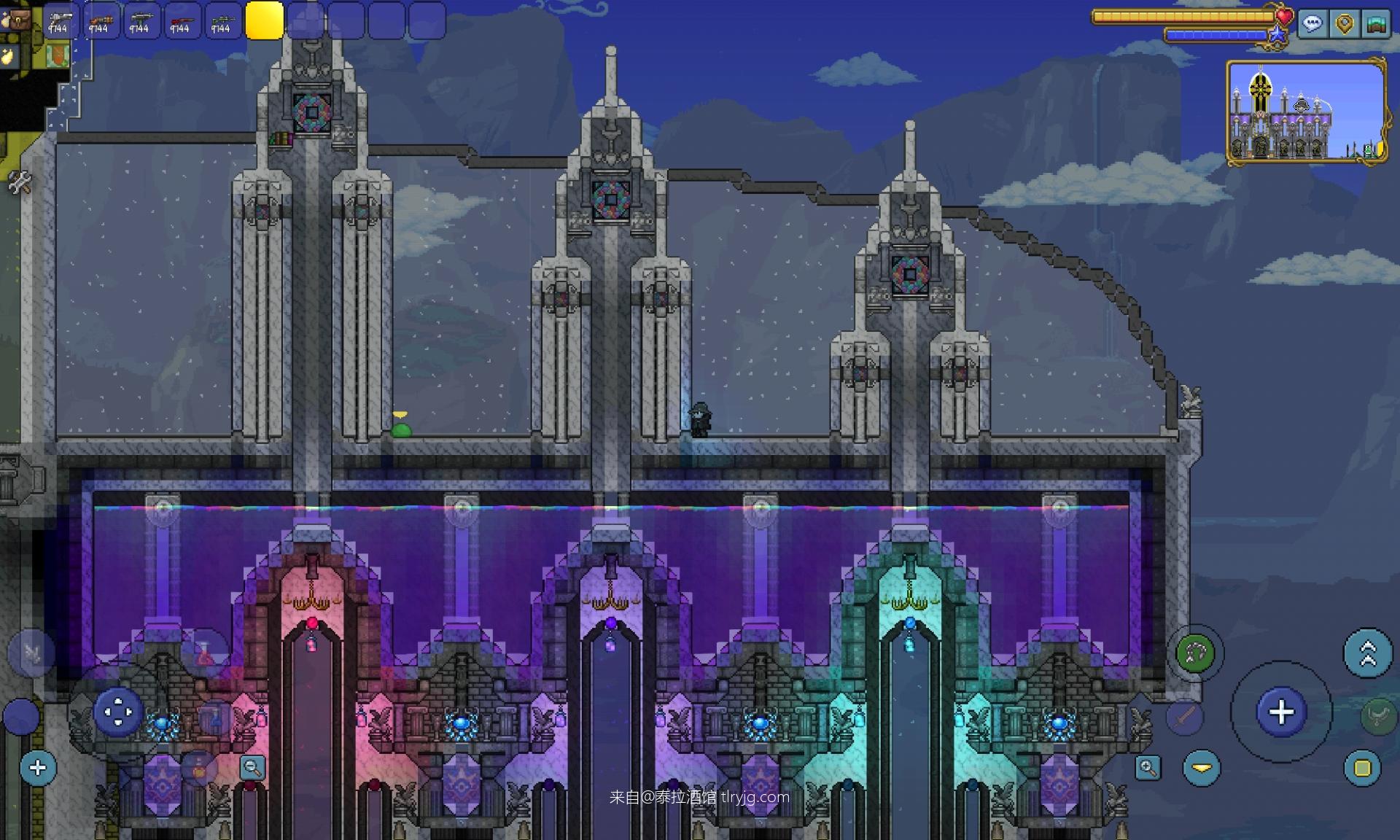This screenshot has width=1400, height=840.
Task: Zoom in with the right magnifier
Action: tap(1148, 767)
